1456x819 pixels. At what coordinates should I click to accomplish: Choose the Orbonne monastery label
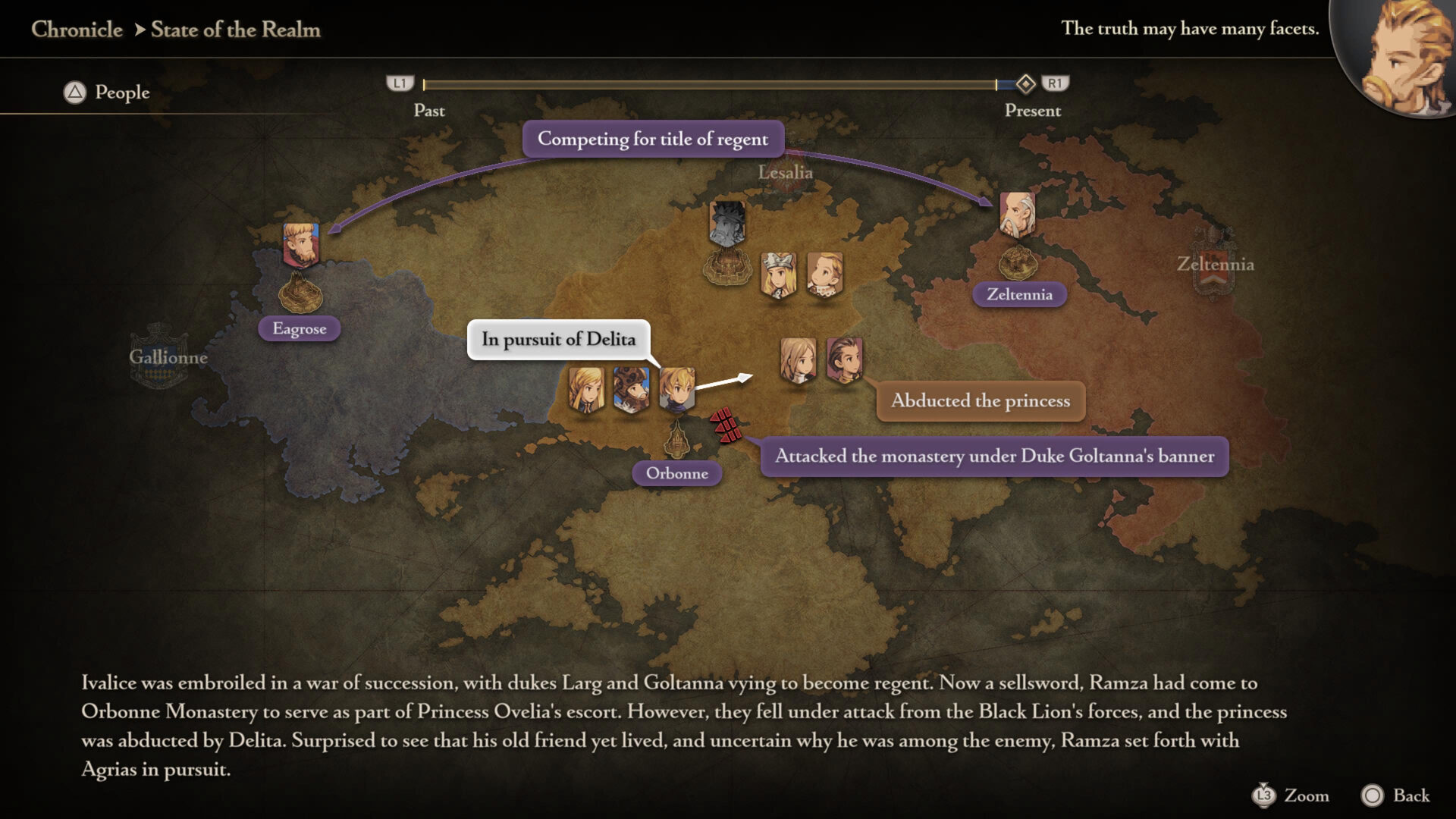point(676,473)
